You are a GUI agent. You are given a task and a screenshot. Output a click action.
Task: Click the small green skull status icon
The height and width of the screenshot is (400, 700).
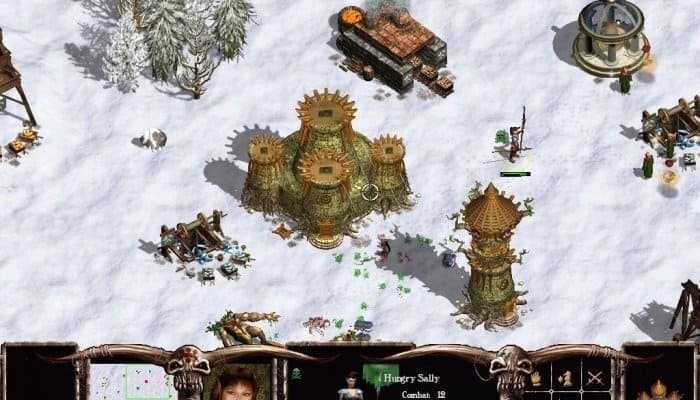point(296,373)
